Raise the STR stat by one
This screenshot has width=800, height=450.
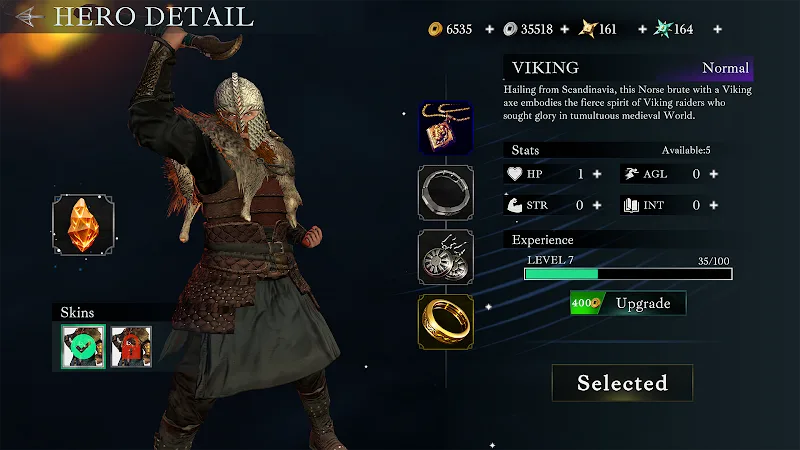pos(597,206)
